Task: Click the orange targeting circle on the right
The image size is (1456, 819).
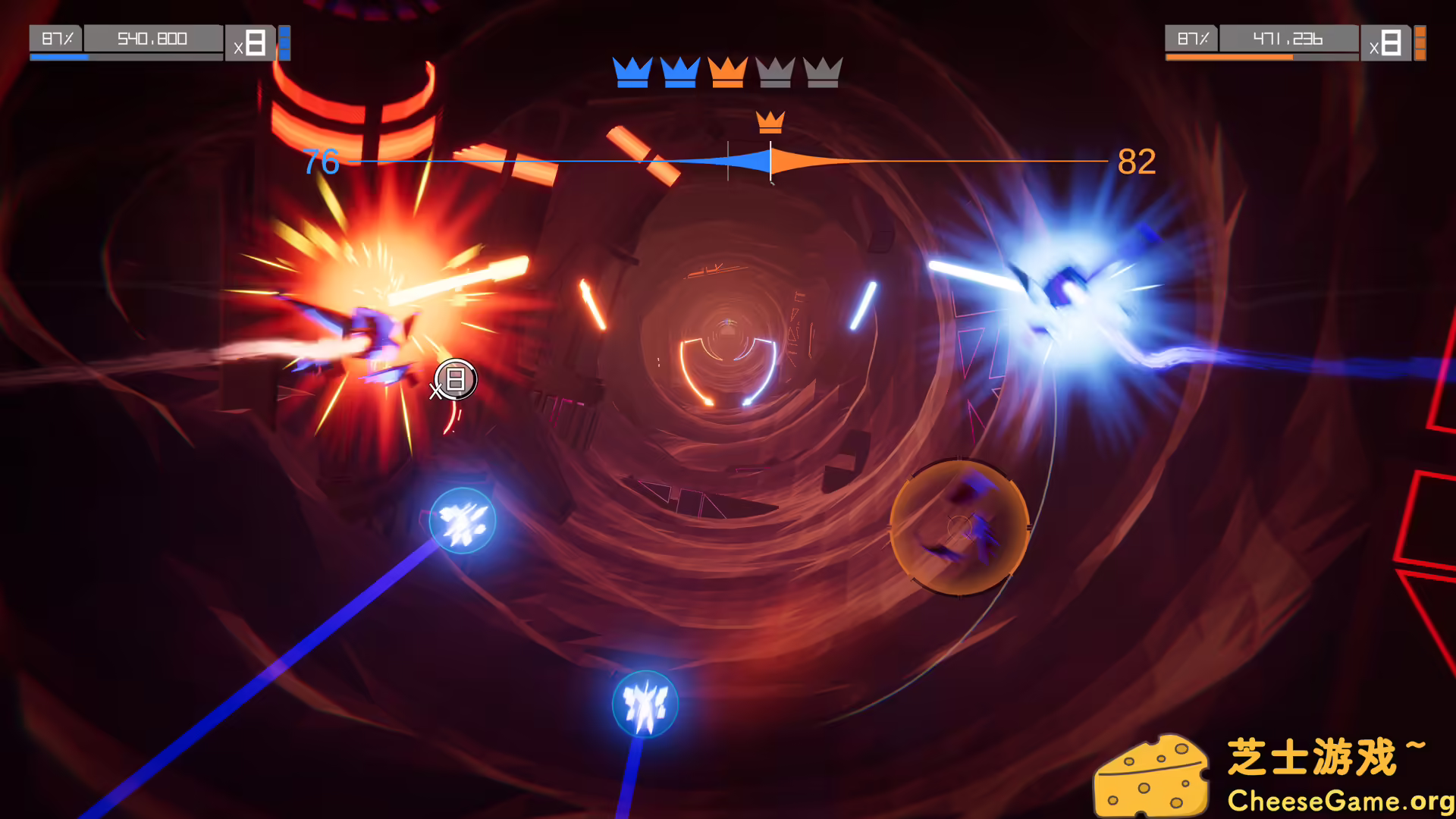Action: (x=960, y=527)
